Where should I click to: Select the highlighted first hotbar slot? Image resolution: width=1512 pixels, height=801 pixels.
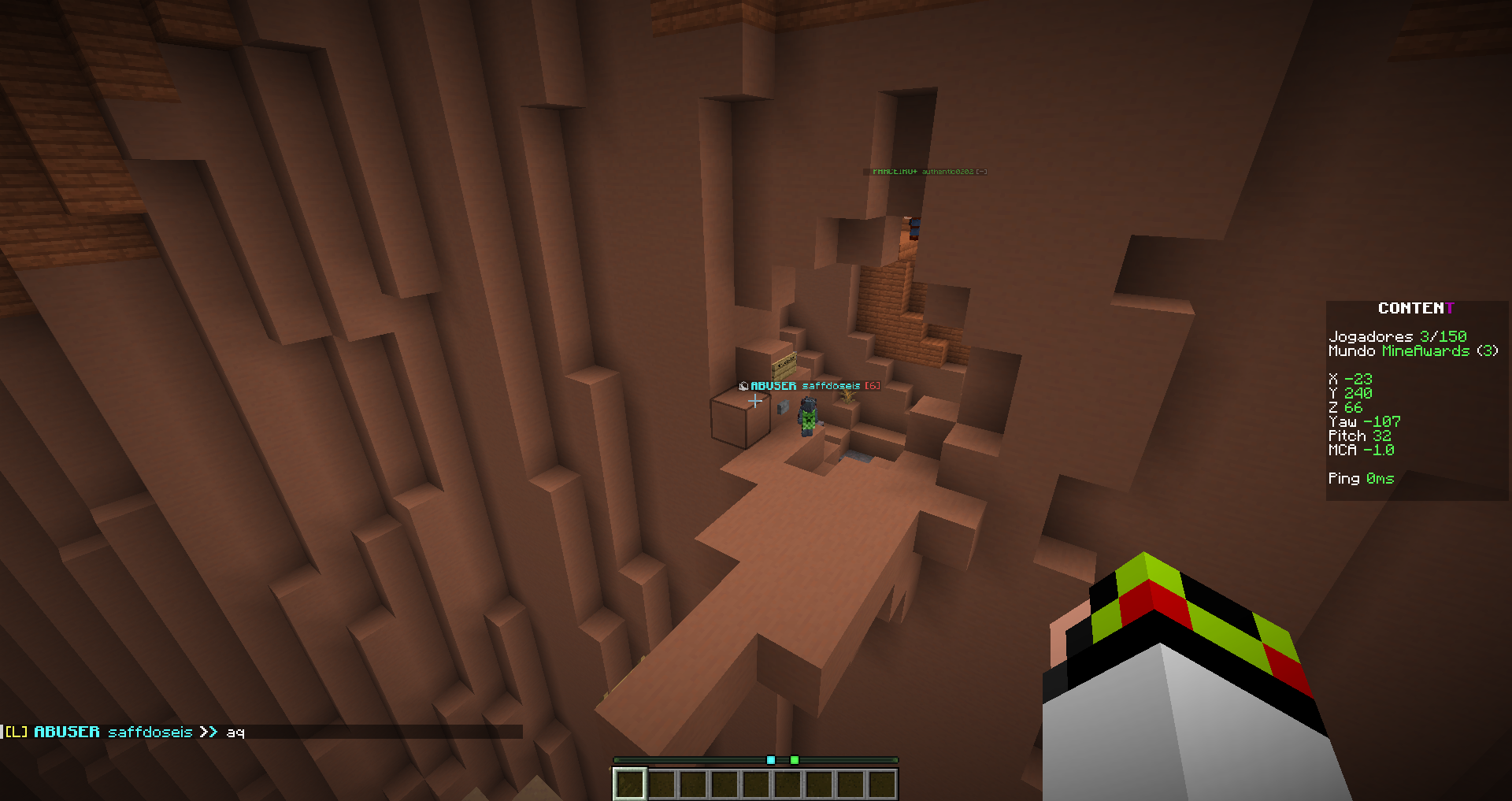click(630, 784)
